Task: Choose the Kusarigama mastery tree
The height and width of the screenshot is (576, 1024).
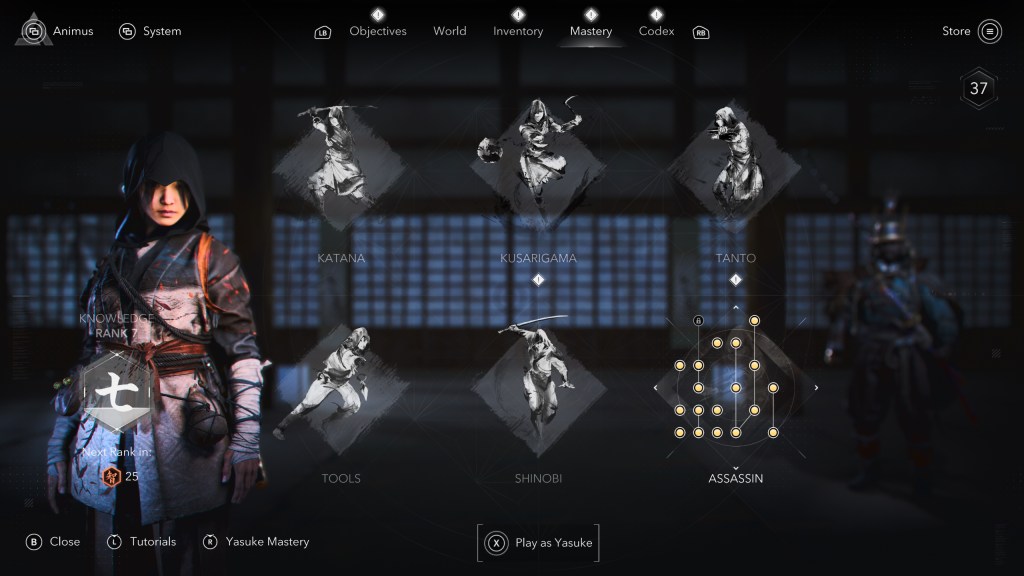Action: point(538,160)
